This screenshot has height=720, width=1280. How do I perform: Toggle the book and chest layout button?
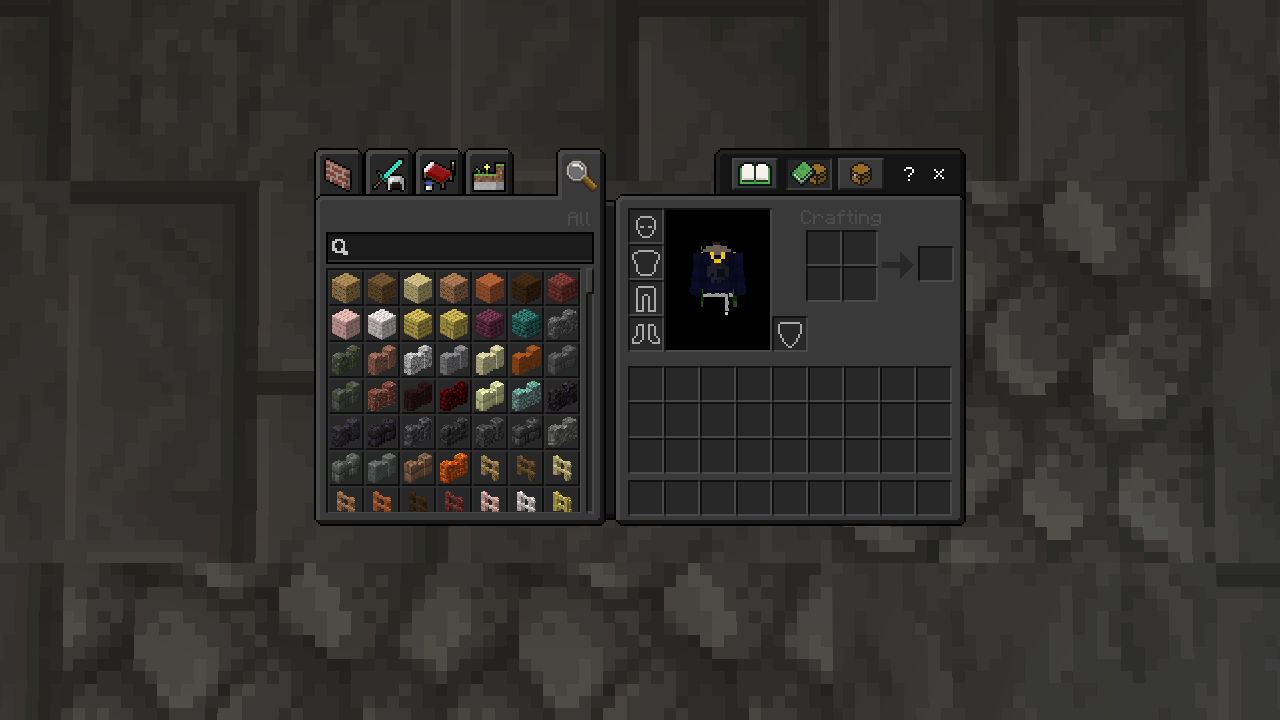808,174
